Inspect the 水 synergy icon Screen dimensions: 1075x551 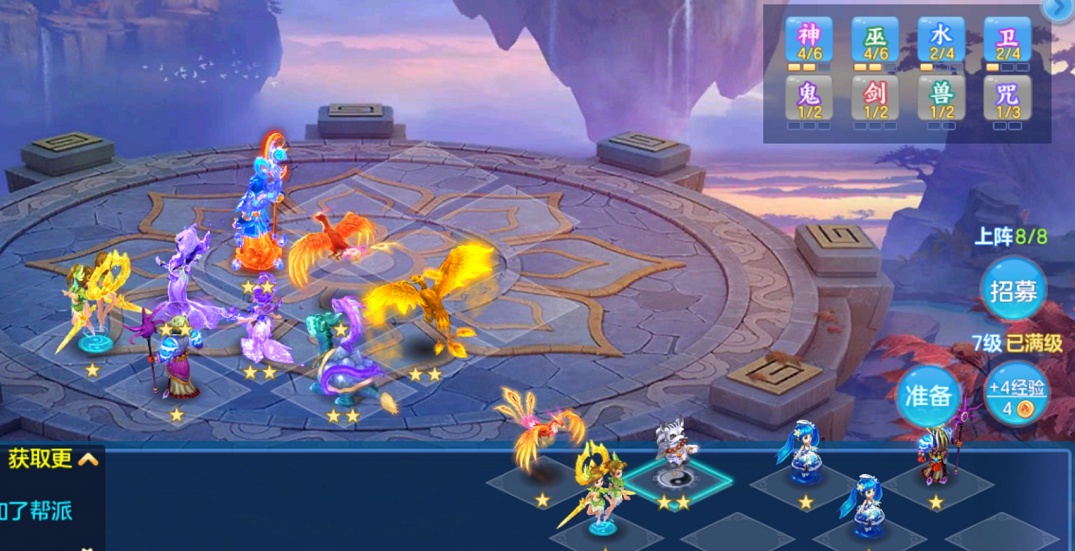click(941, 41)
